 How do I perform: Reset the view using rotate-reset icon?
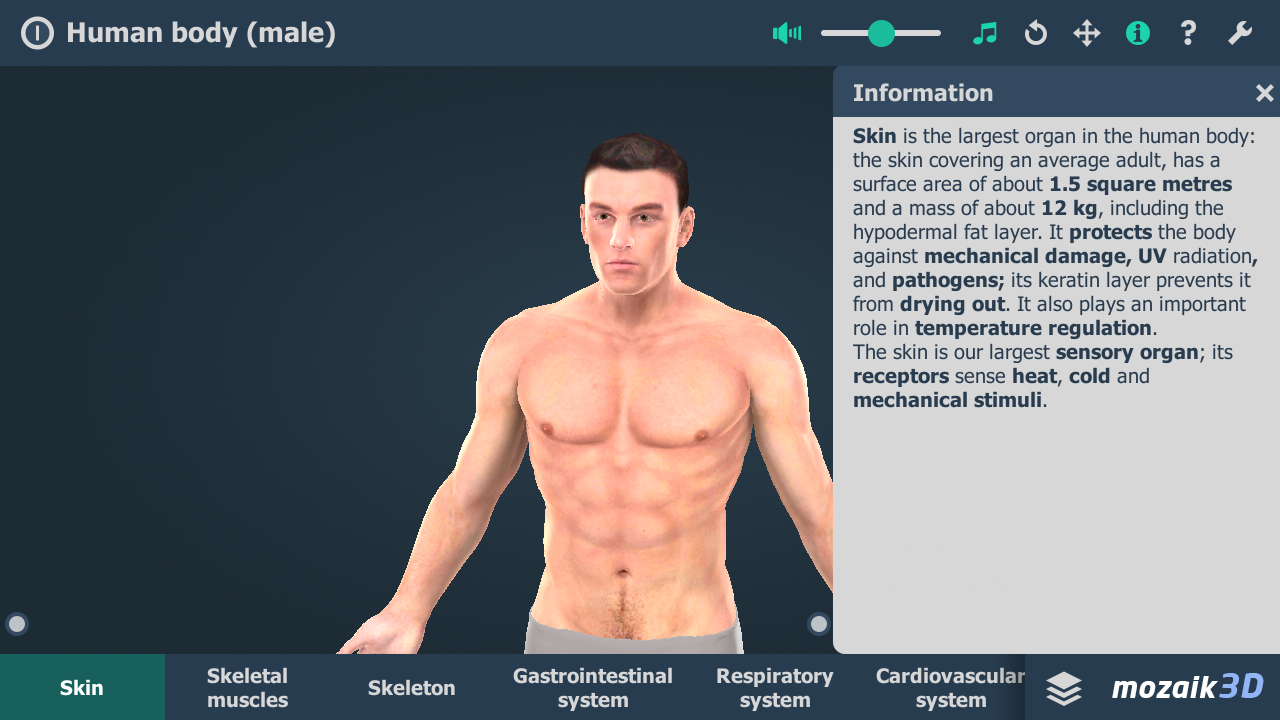click(1036, 33)
